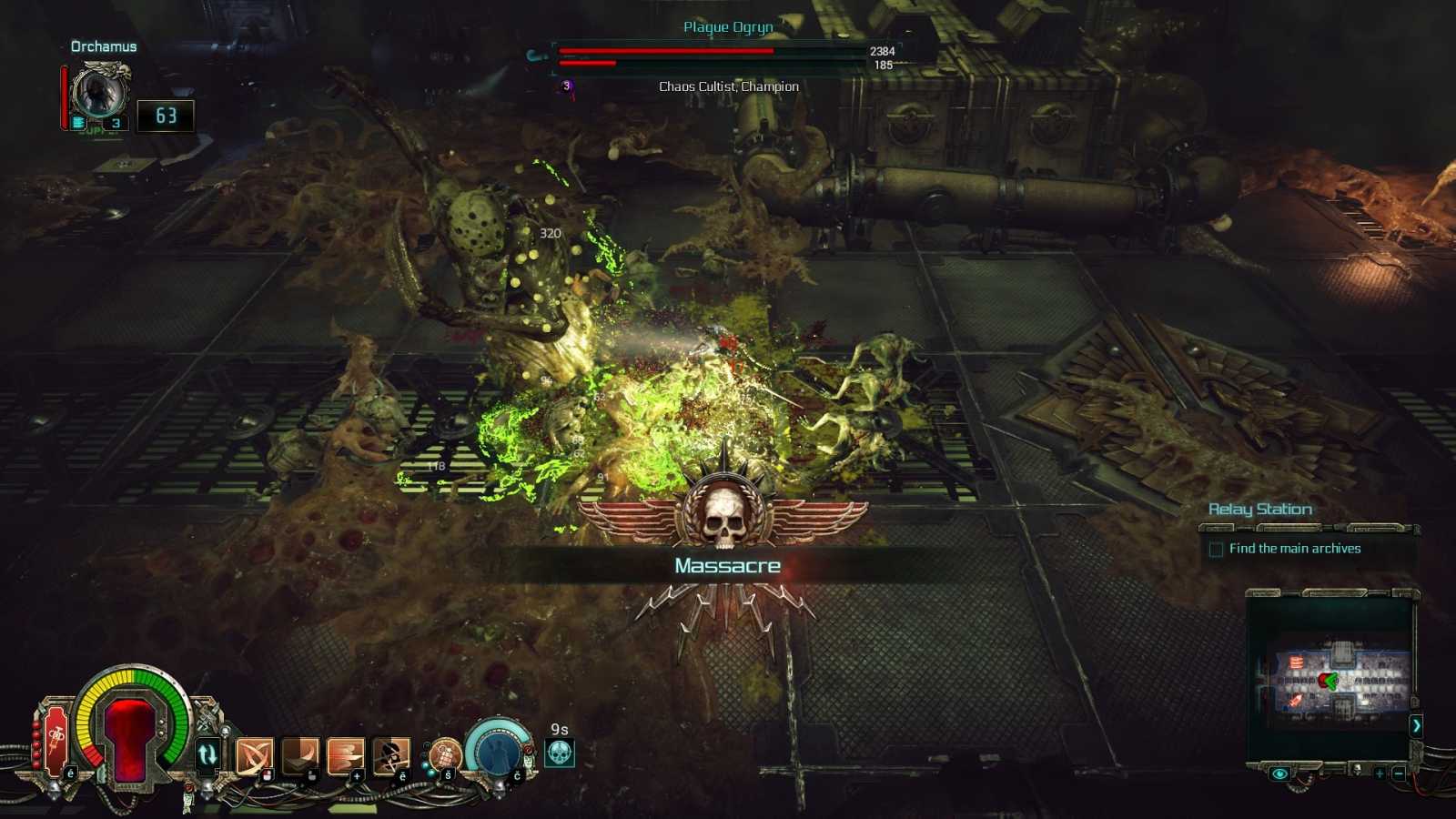Zoom in the minimap with plus
This screenshot has width=1456, height=819.
click(x=1380, y=773)
